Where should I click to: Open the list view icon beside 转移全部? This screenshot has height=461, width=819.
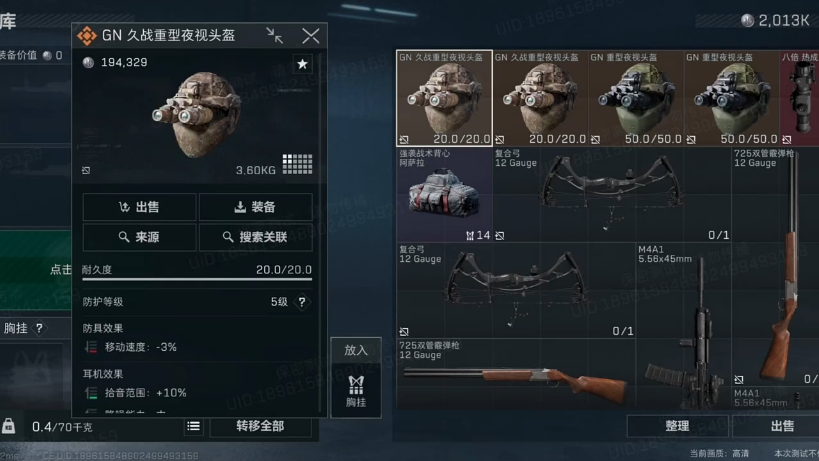[x=194, y=426]
